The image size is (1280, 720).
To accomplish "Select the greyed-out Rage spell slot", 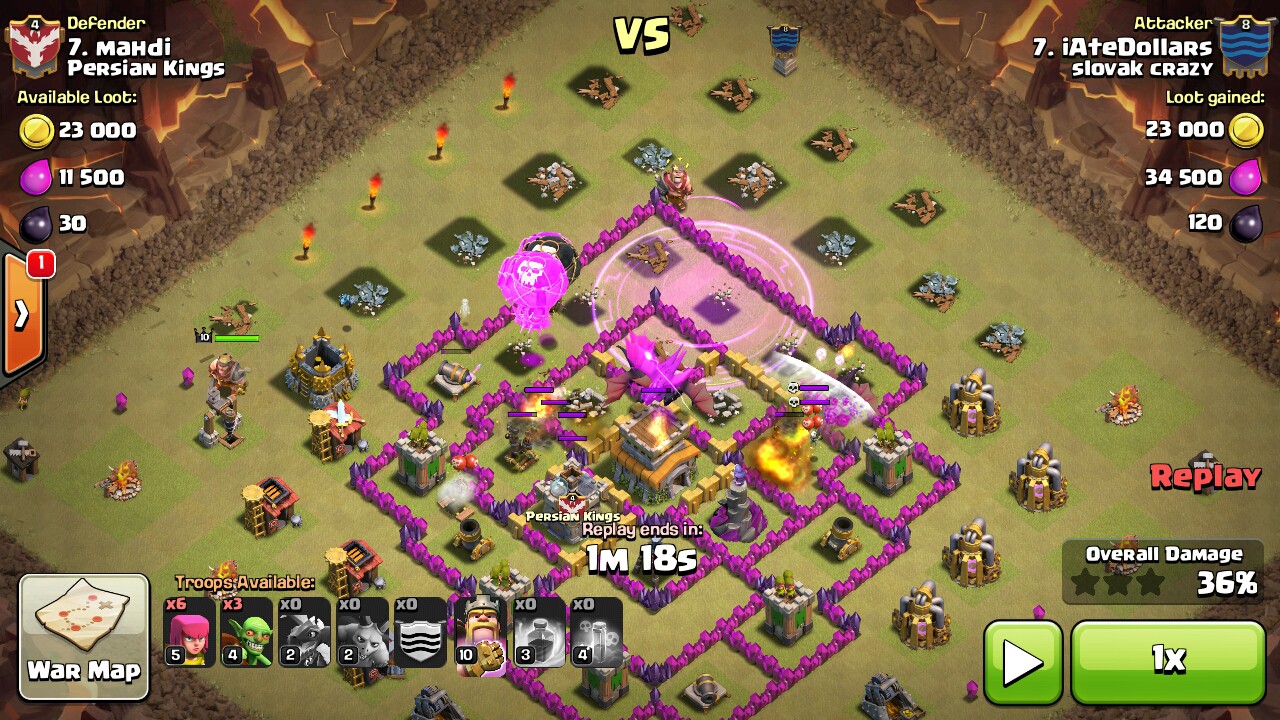I will pyautogui.click(x=539, y=633).
